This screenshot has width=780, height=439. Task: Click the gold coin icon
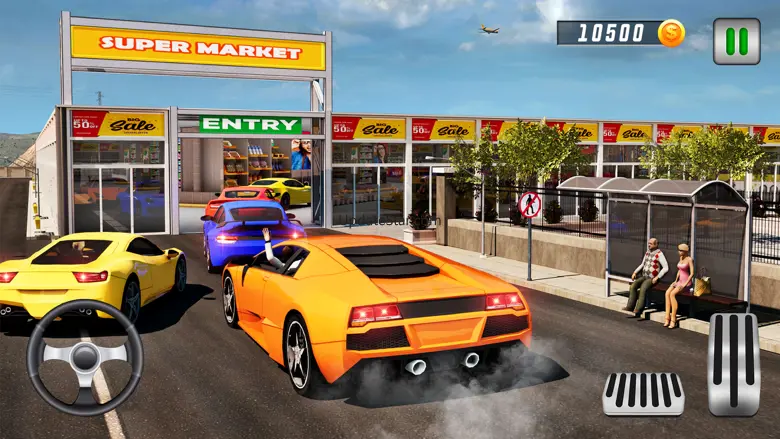pos(672,33)
